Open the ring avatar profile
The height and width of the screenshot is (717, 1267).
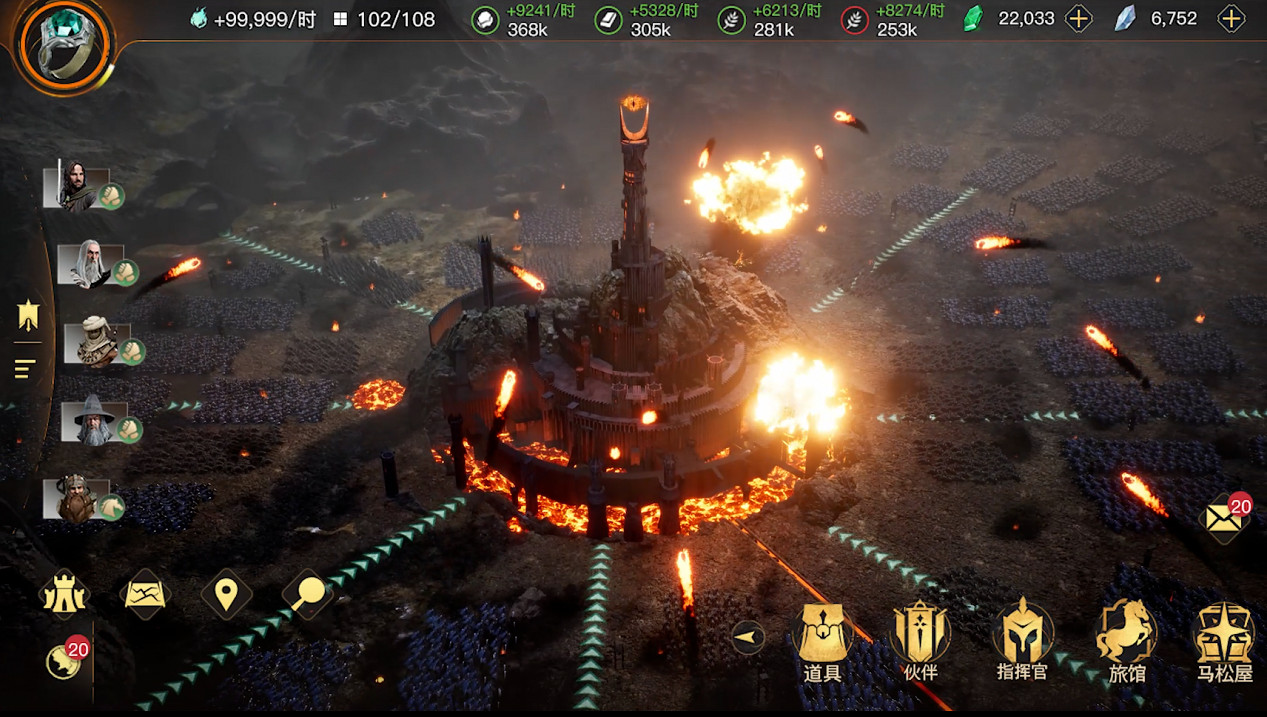tap(64, 45)
